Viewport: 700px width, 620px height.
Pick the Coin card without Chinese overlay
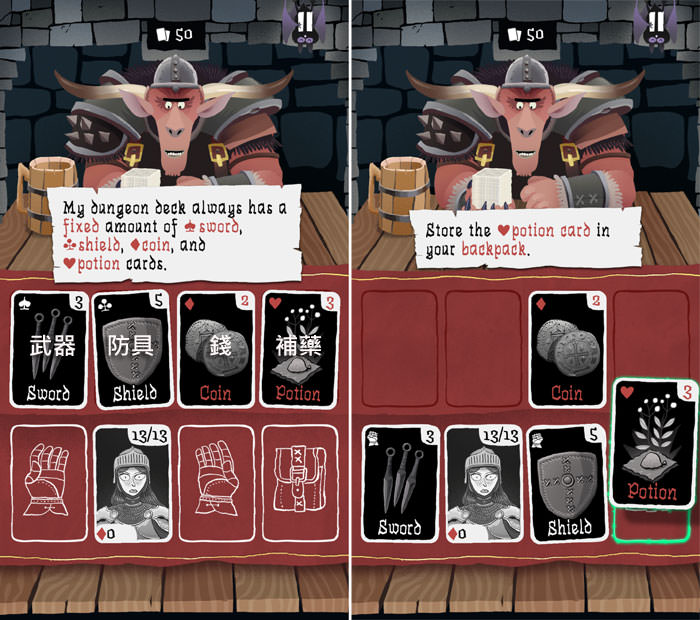click(x=565, y=349)
